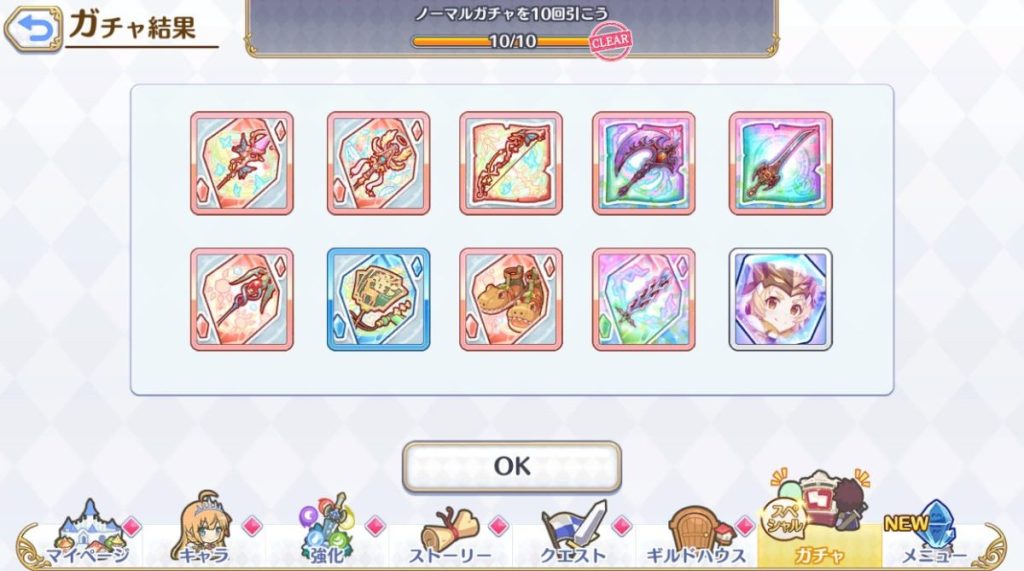Choose the boots blueprint result
This screenshot has width=1024, height=571.
pyautogui.click(x=511, y=299)
